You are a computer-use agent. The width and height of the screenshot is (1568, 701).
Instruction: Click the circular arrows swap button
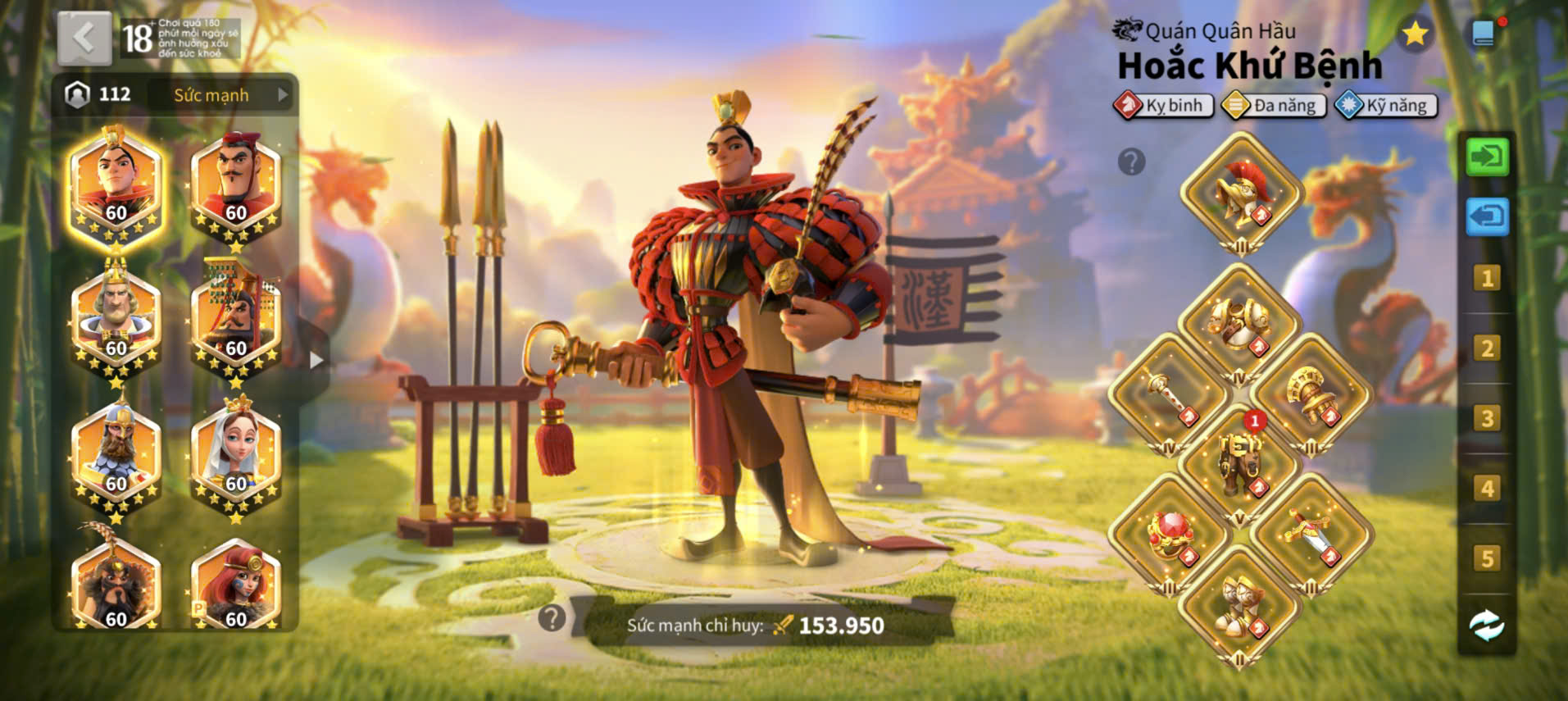pyautogui.click(x=1487, y=626)
